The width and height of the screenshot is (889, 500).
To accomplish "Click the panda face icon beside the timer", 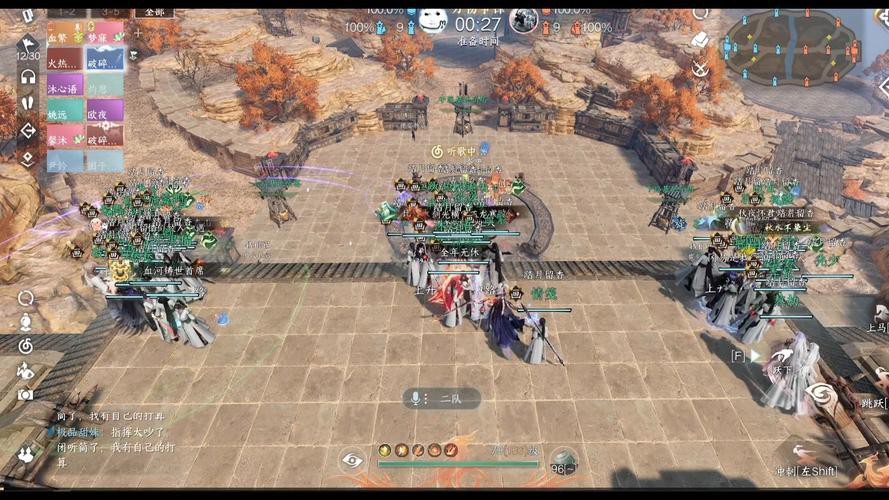I will (432, 20).
